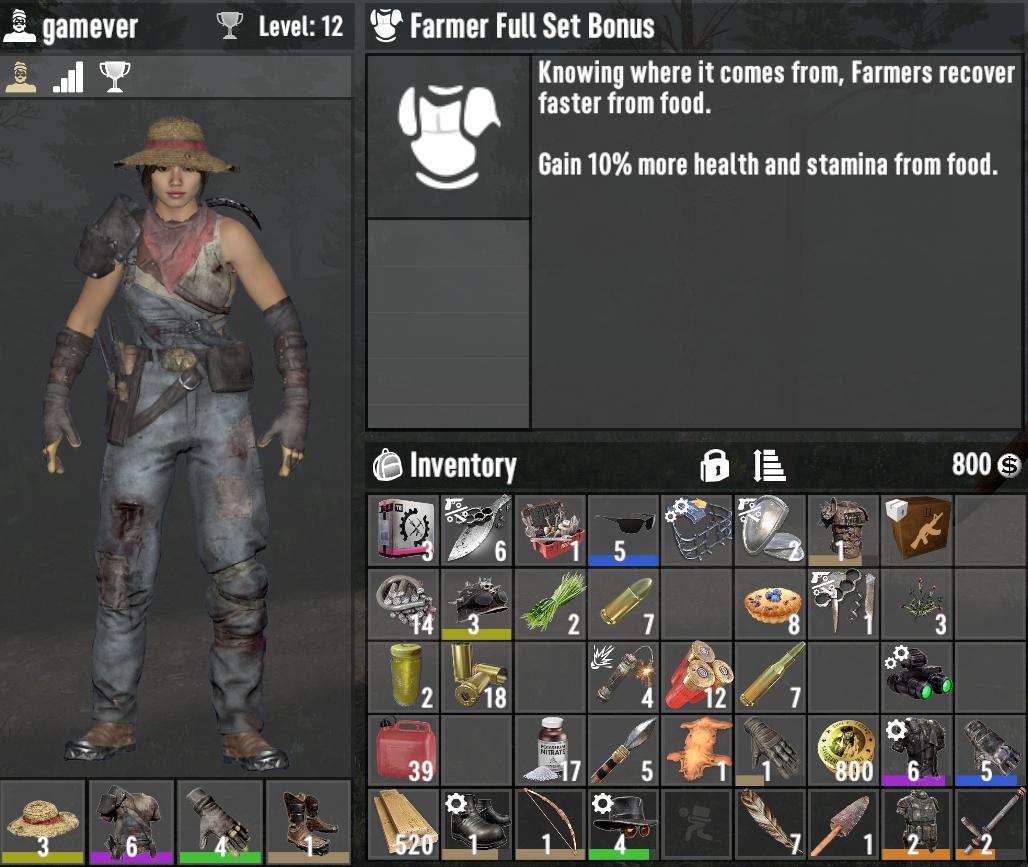Image resolution: width=1028 pixels, height=867 pixels.
Task: Switch to the trophy achievements tab
Action: pyautogui.click(x=115, y=77)
